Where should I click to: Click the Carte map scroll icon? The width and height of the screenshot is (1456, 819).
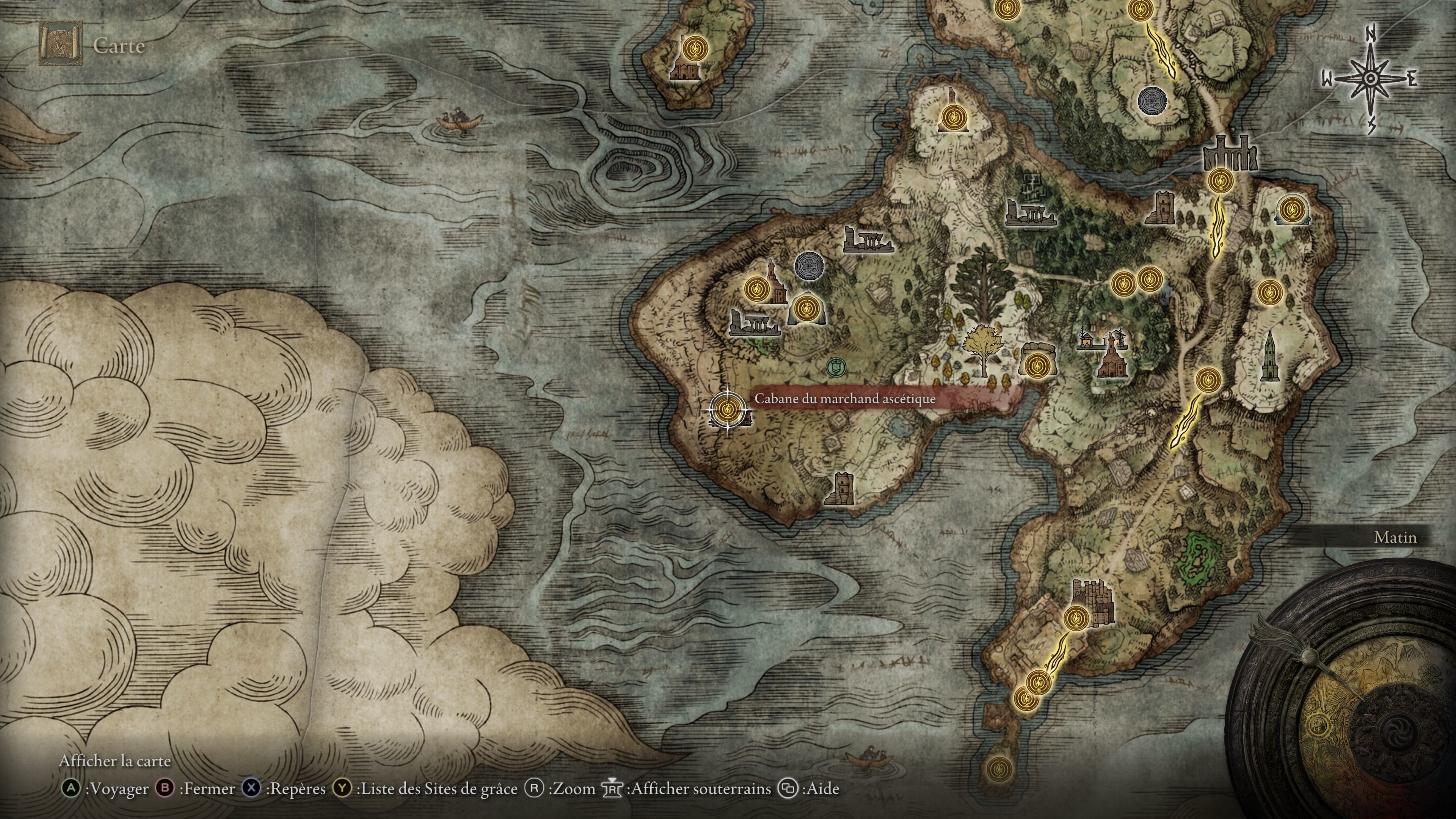pos(60,44)
